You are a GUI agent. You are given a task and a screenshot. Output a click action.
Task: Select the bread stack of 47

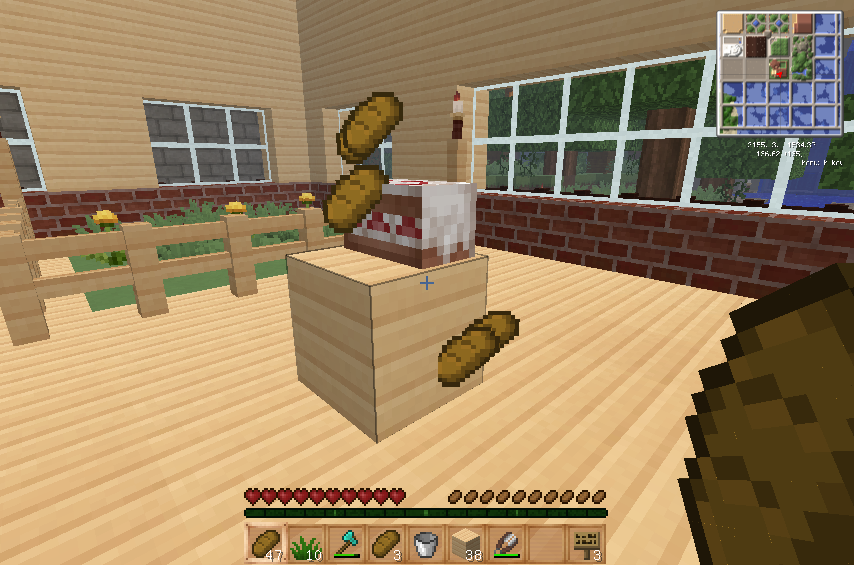[266, 543]
